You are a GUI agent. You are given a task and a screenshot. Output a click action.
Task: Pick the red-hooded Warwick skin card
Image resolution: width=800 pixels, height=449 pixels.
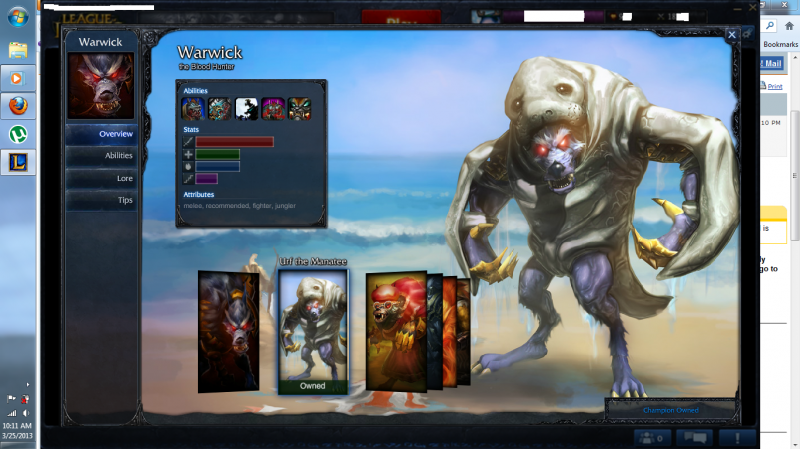(x=395, y=330)
